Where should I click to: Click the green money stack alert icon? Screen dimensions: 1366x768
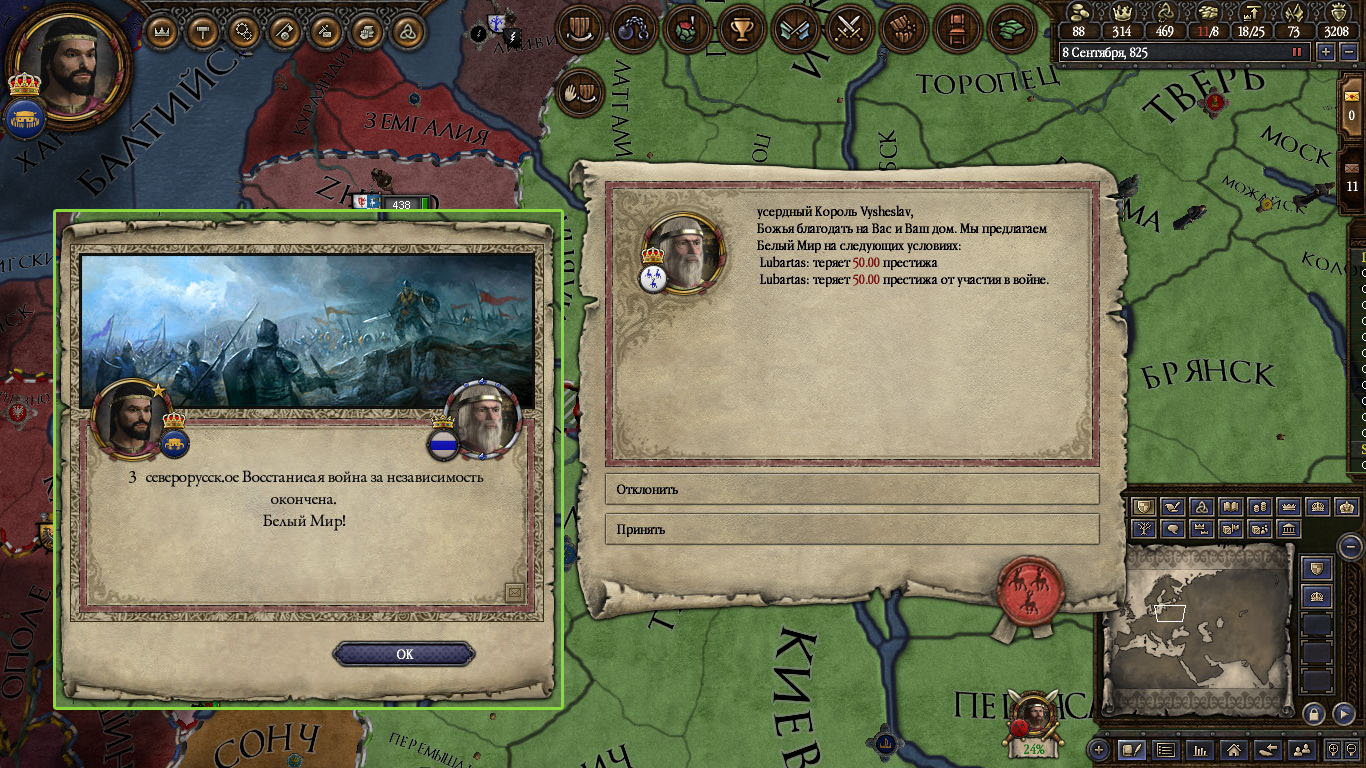(x=1011, y=29)
